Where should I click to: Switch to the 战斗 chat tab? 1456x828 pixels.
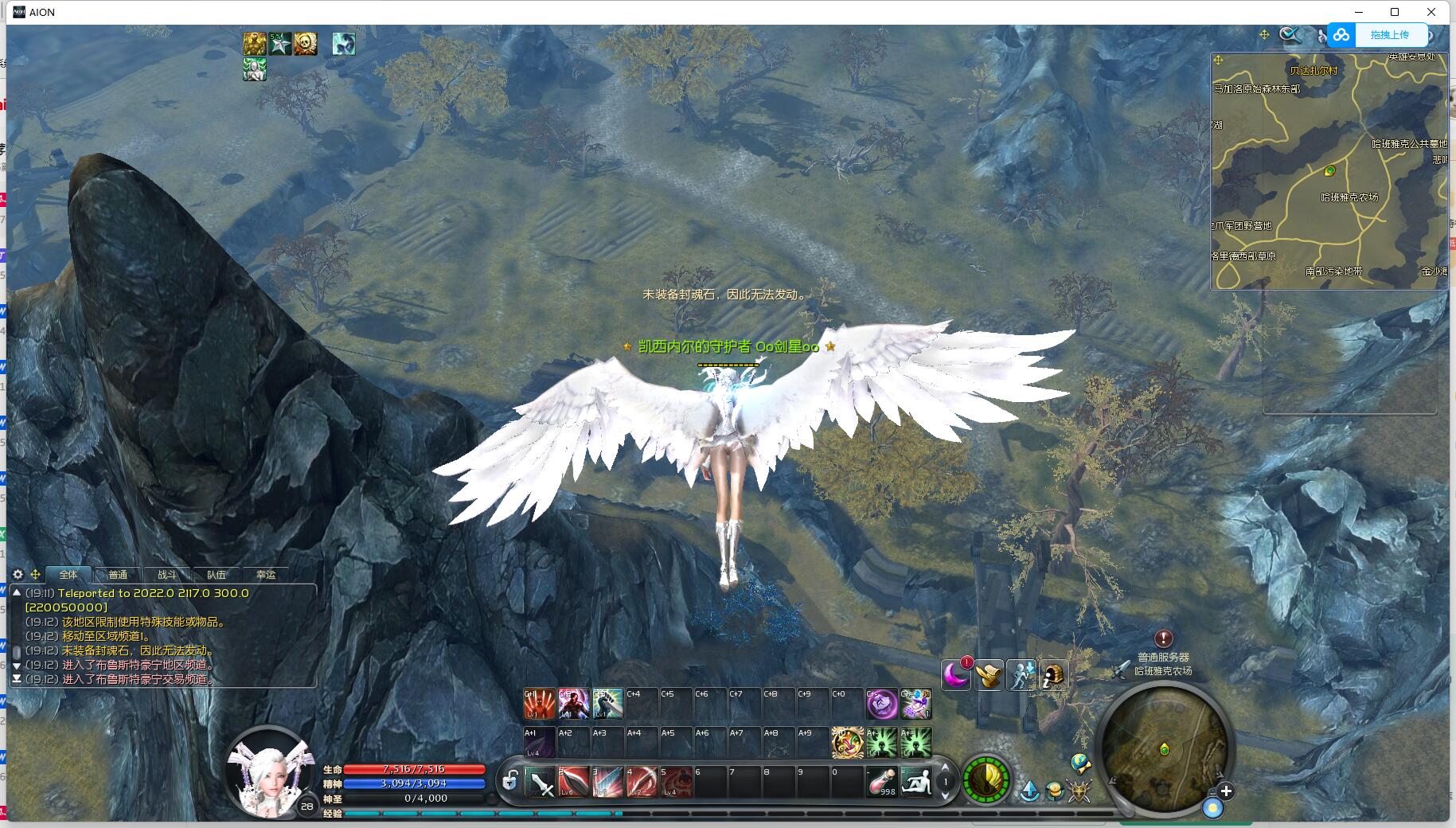167,575
